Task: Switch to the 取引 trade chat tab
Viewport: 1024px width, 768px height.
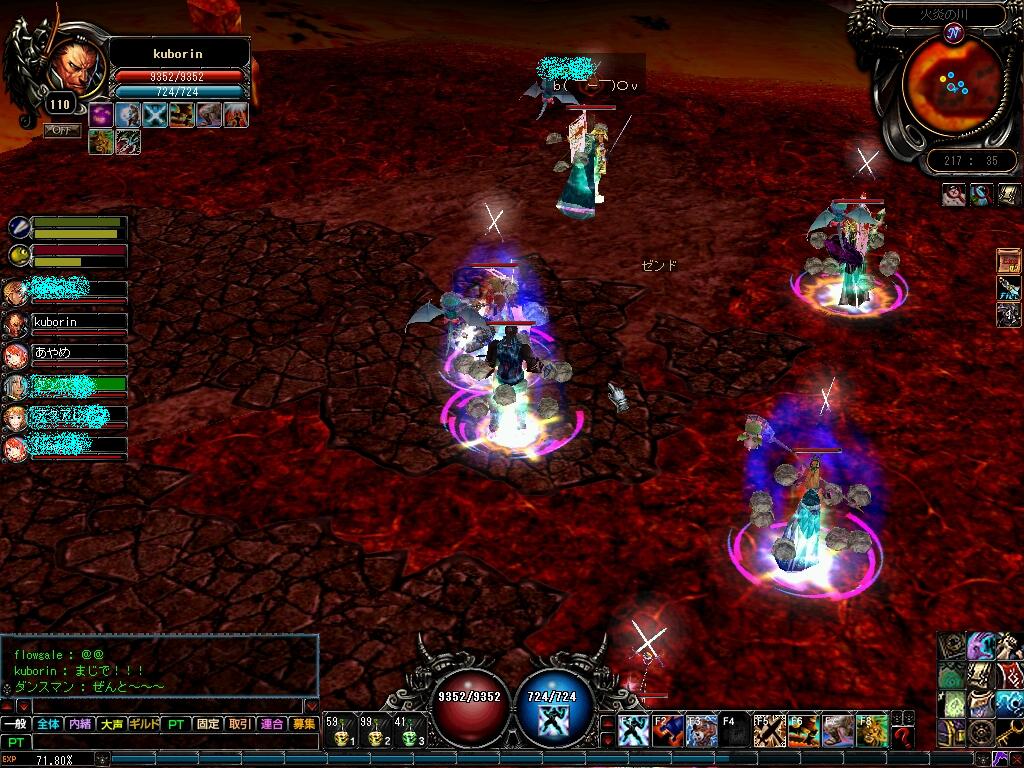Action: [239, 724]
